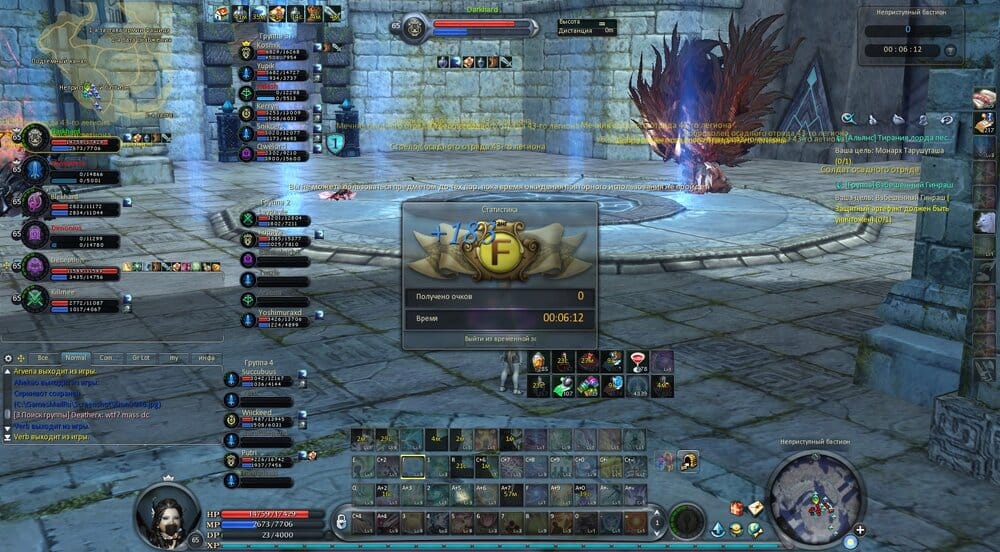Toggle the instance timer panel's round button
This screenshot has width=1000, height=552.
tap(949, 50)
